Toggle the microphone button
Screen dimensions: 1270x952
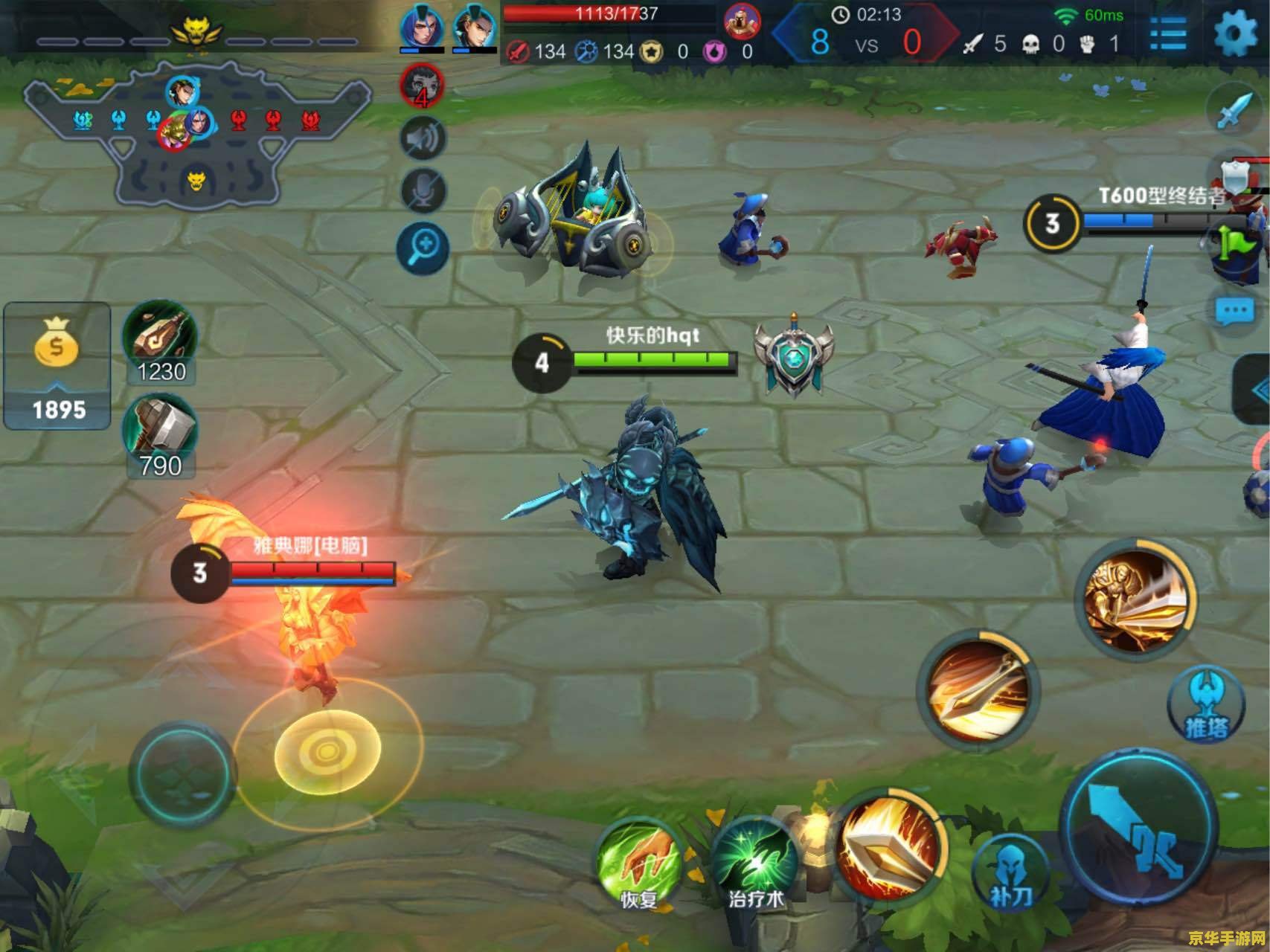pyautogui.click(x=423, y=192)
